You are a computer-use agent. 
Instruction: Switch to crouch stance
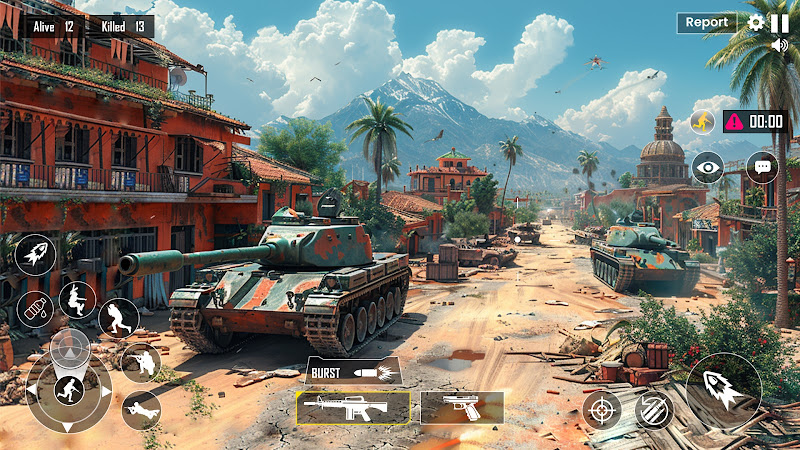(140, 362)
